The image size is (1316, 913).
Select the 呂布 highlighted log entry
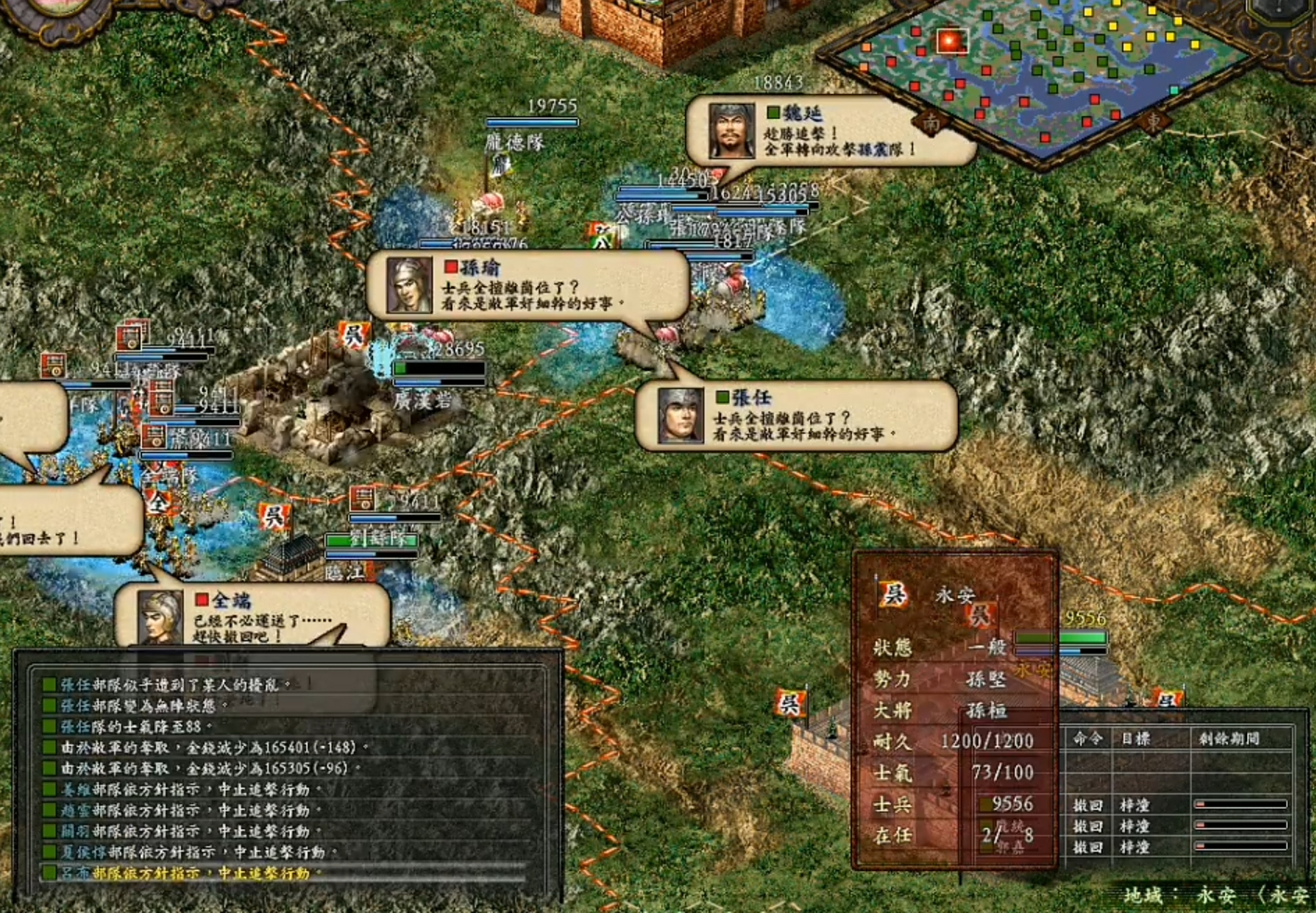coord(185,873)
